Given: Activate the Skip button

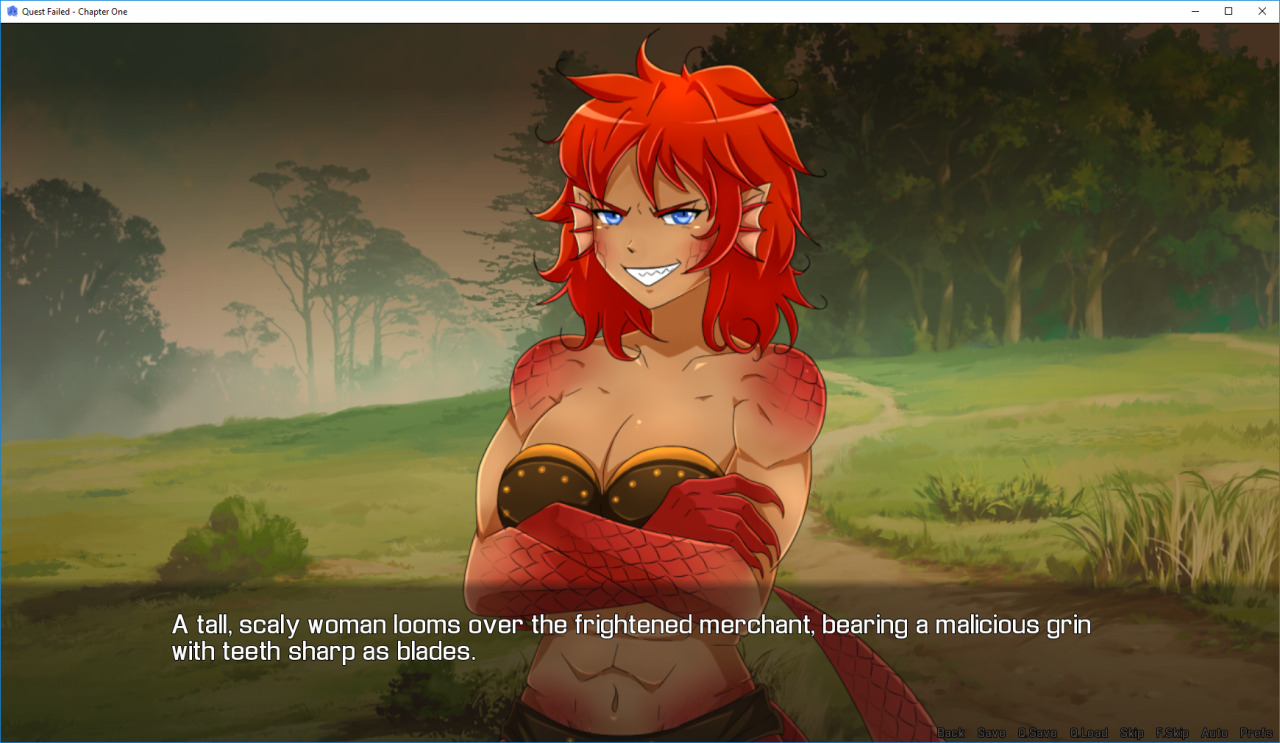Looking at the screenshot, I should click(1131, 733).
